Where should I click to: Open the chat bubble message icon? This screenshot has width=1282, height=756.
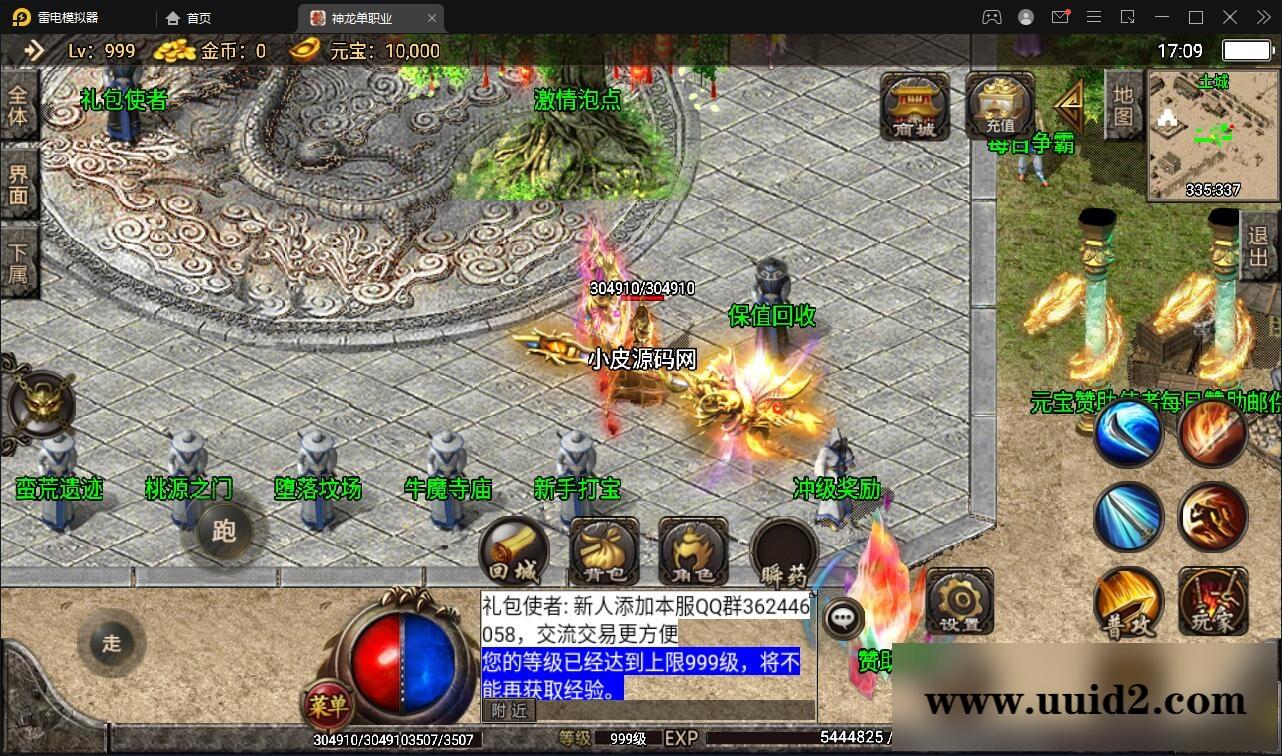843,619
